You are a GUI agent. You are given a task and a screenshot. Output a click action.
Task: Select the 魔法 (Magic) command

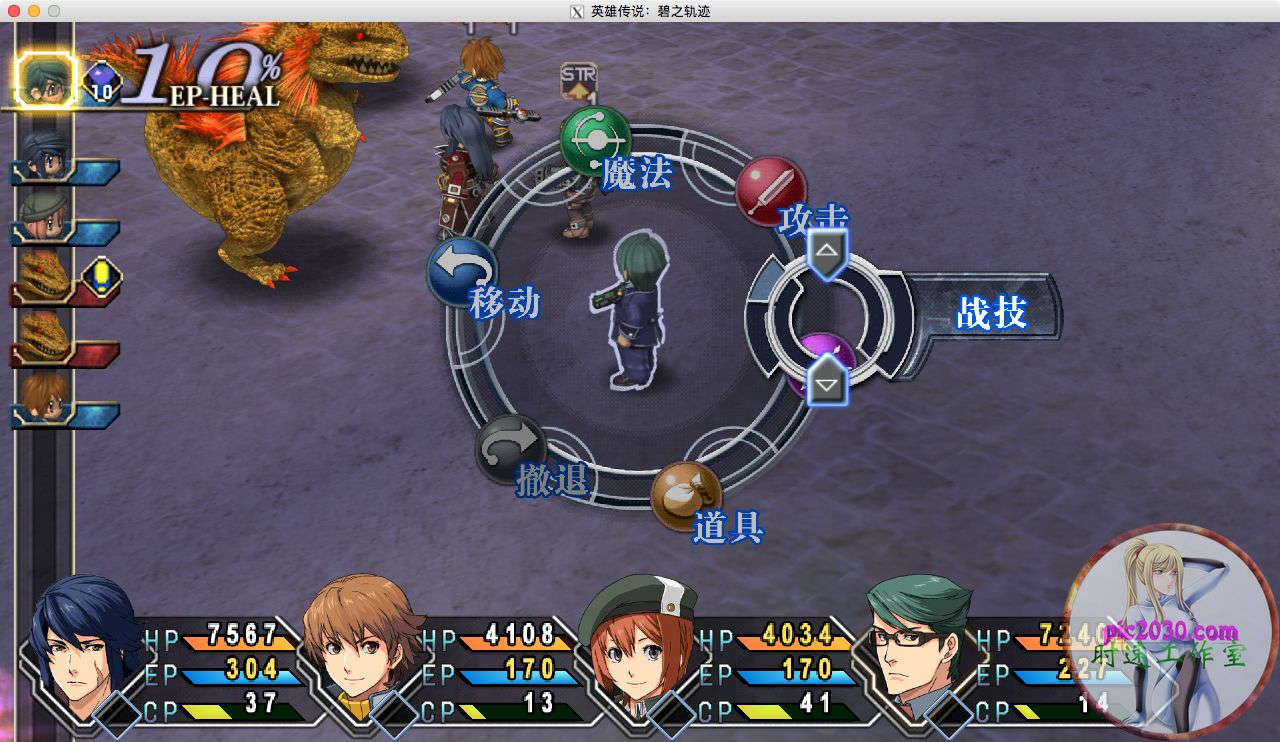595,141
